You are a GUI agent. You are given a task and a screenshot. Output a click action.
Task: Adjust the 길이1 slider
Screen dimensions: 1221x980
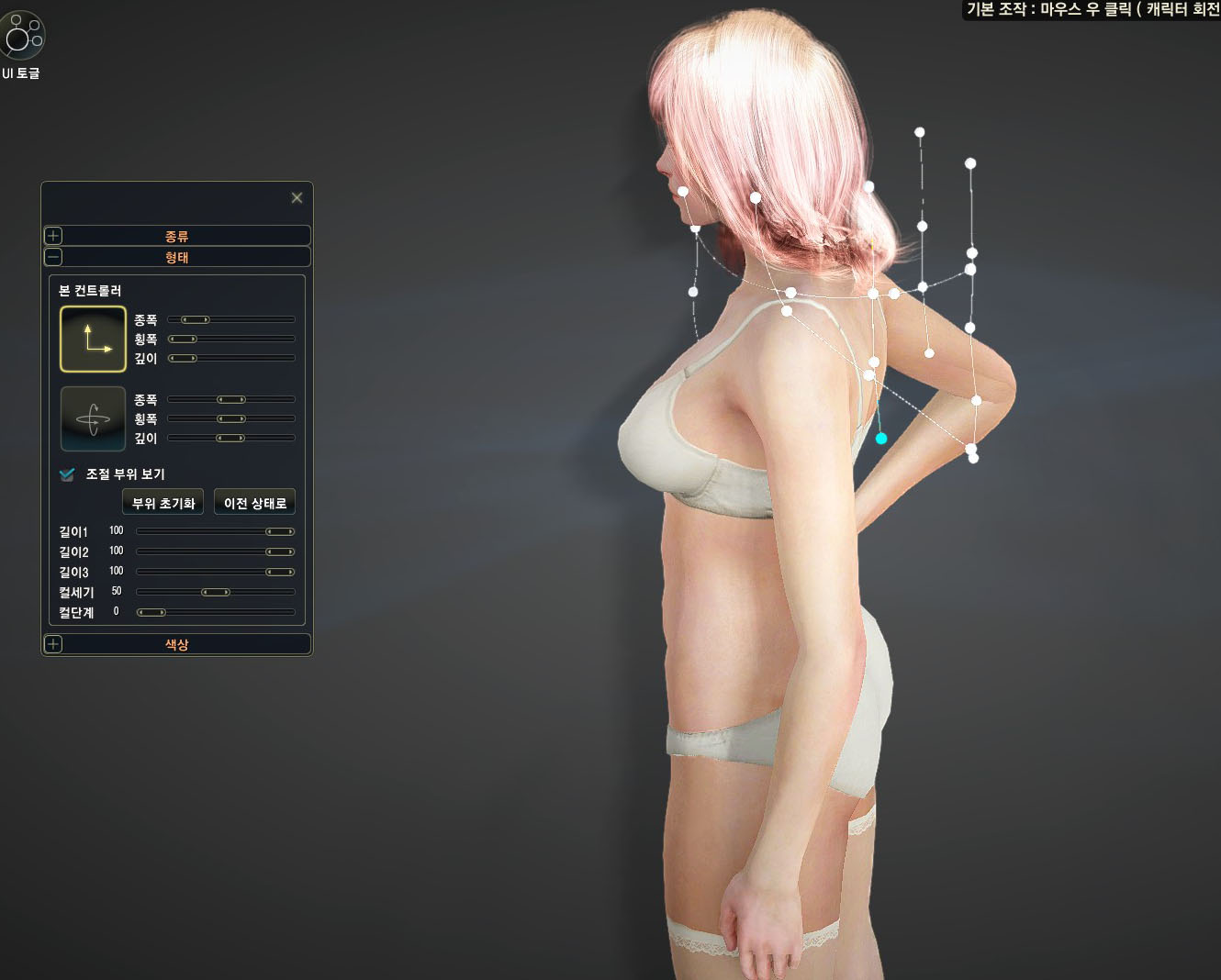coord(280,531)
